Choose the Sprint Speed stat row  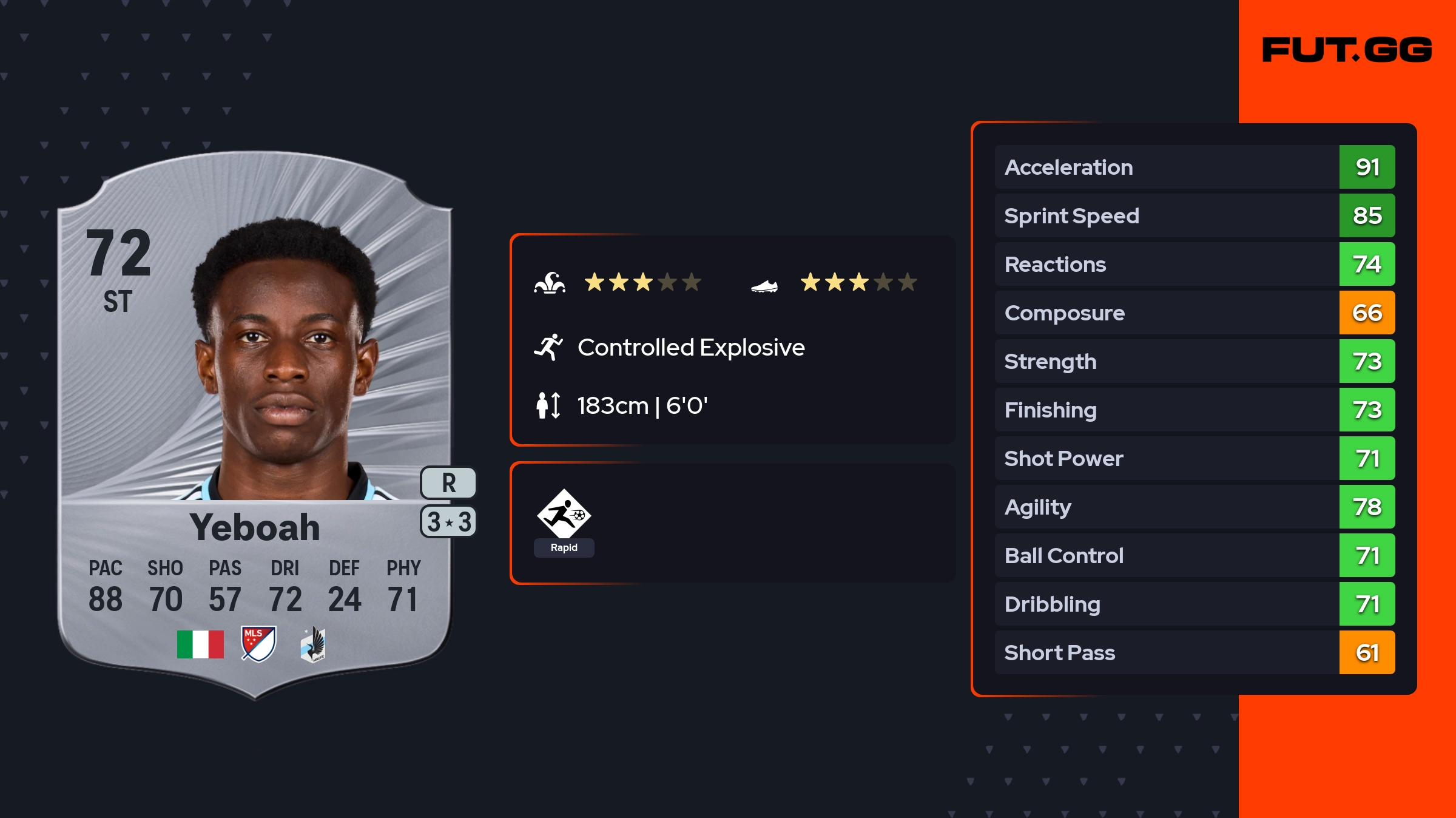pos(1195,215)
